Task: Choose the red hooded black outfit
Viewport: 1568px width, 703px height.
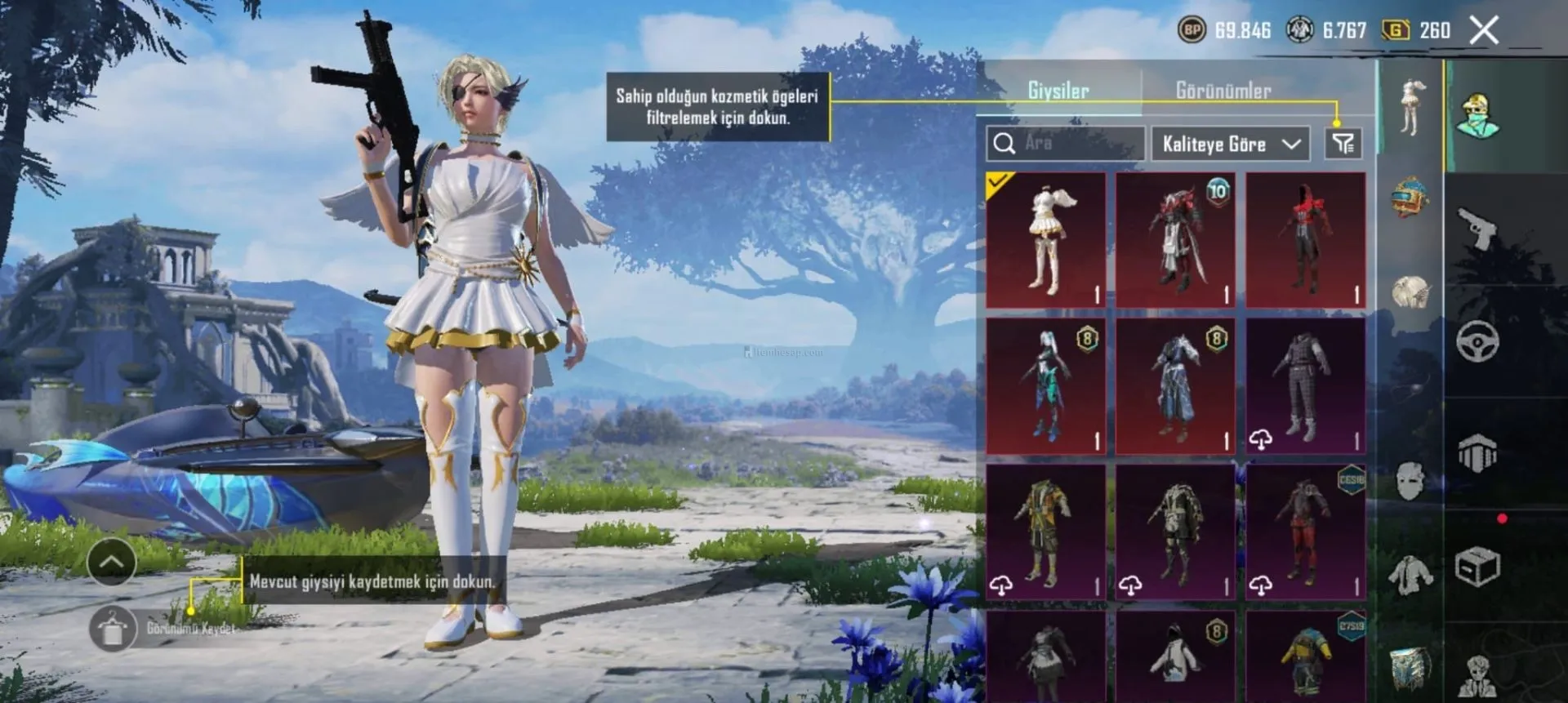Action: 1305,239
